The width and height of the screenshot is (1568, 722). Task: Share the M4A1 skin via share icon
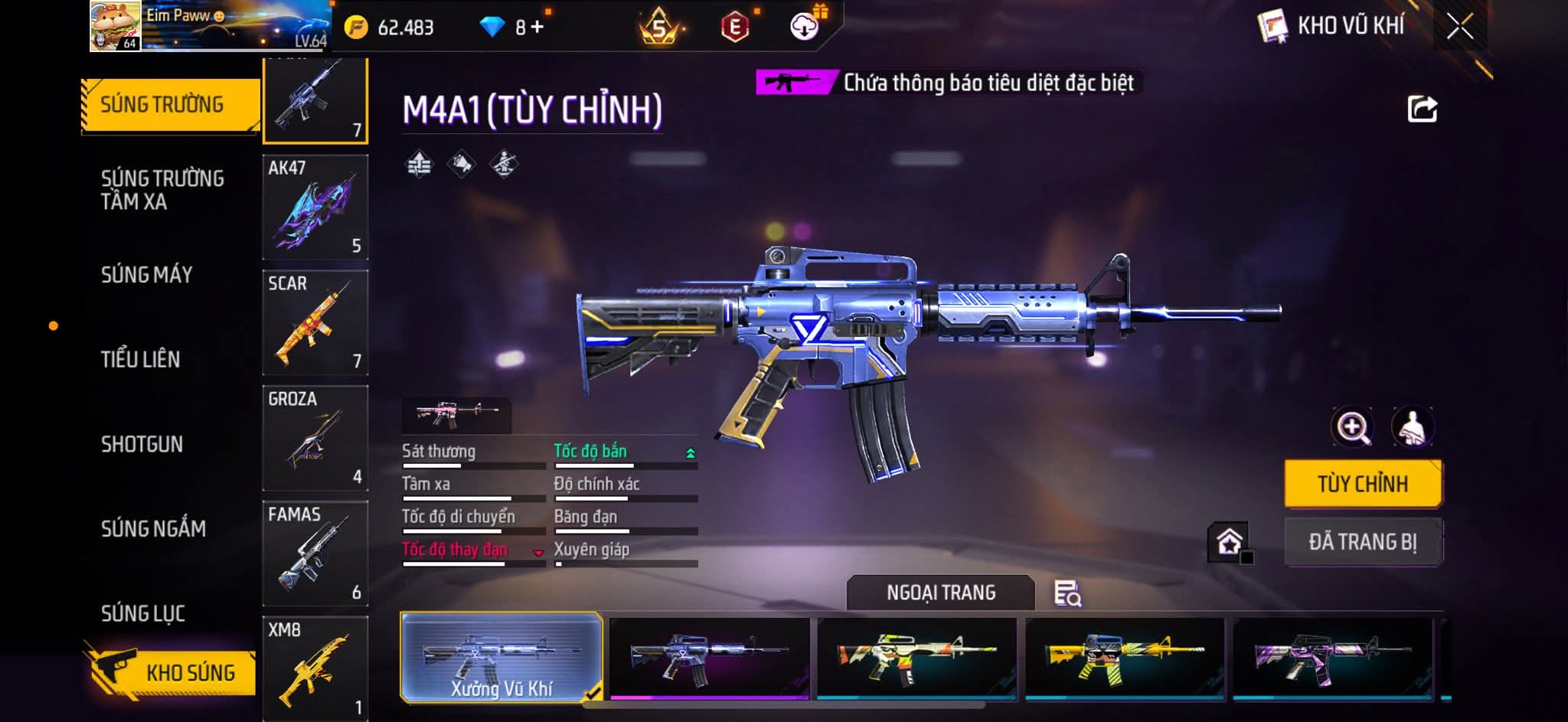tap(1422, 109)
